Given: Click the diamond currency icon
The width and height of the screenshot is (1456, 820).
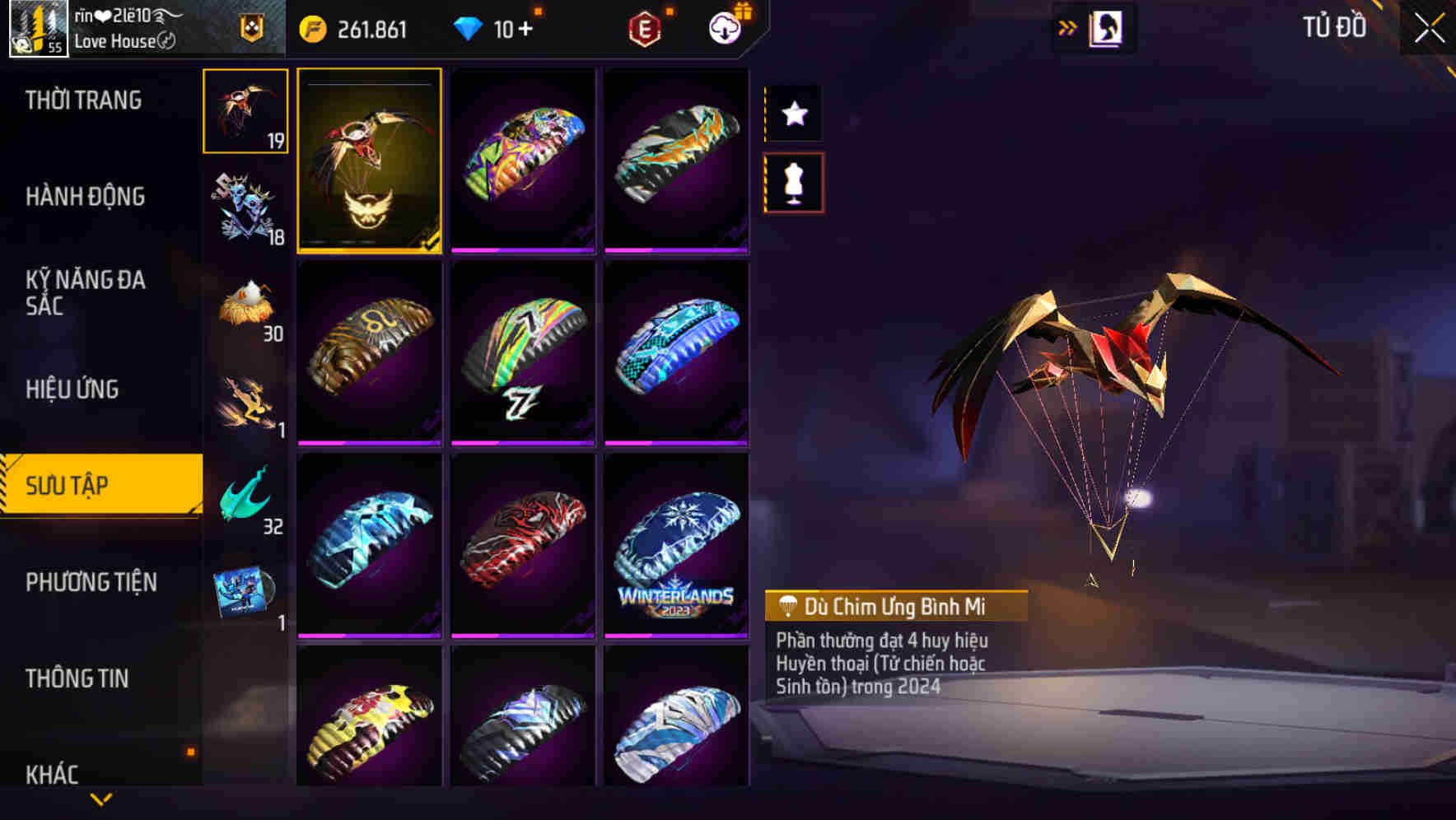Looking at the screenshot, I should pyautogui.click(x=469, y=28).
